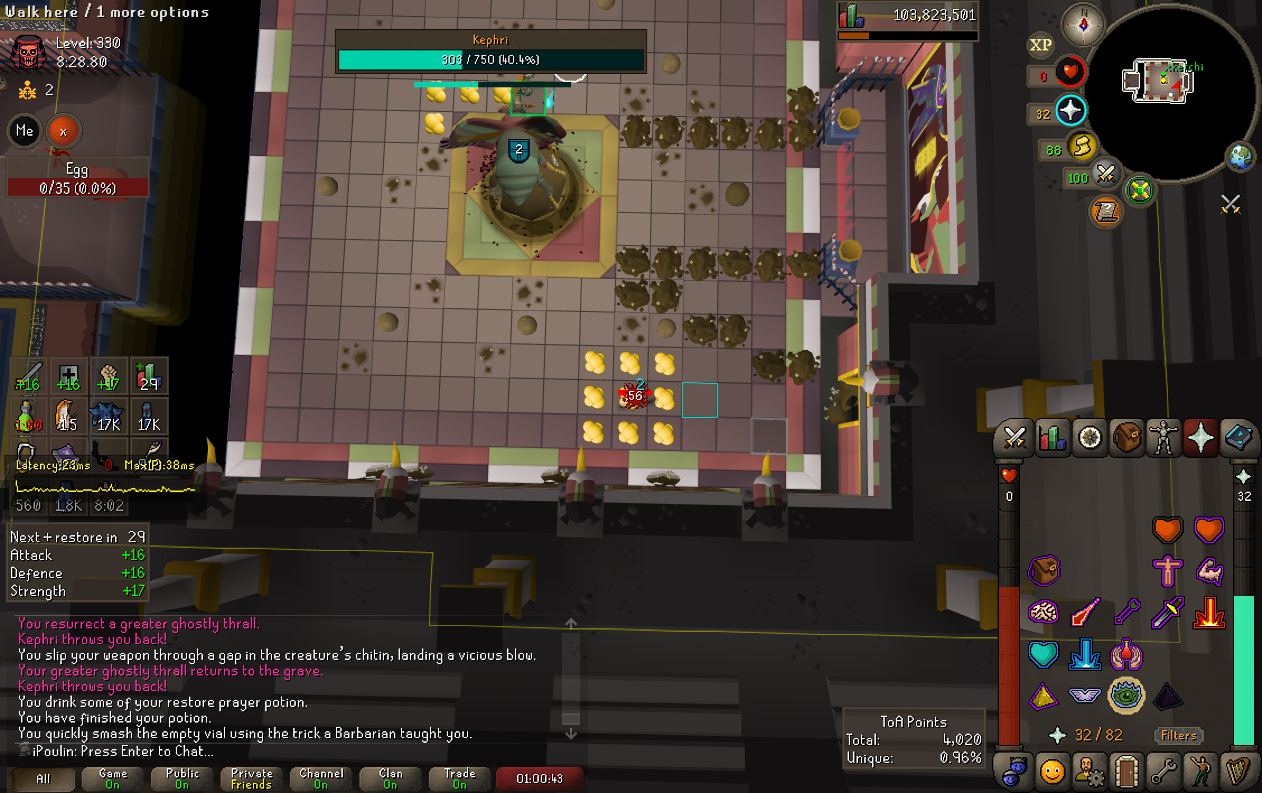Toggle run energy boot orb

click(1081, 148)
